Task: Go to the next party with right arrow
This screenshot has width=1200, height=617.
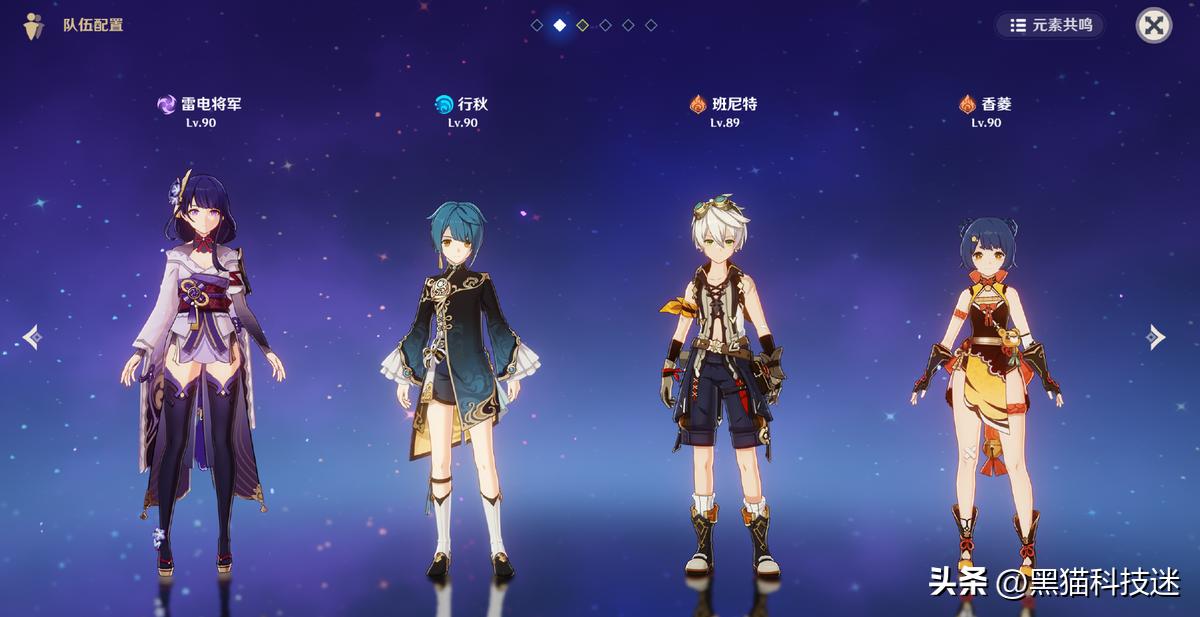Action: [1157, 337]
